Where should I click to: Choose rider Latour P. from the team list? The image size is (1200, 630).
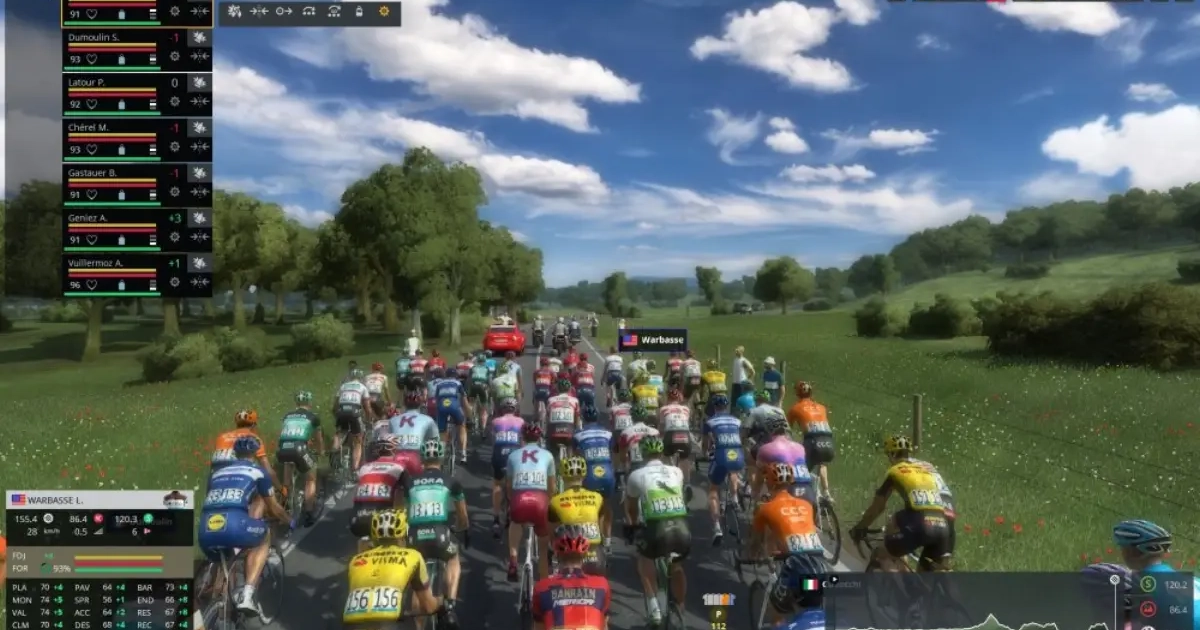tap(88, 83)
